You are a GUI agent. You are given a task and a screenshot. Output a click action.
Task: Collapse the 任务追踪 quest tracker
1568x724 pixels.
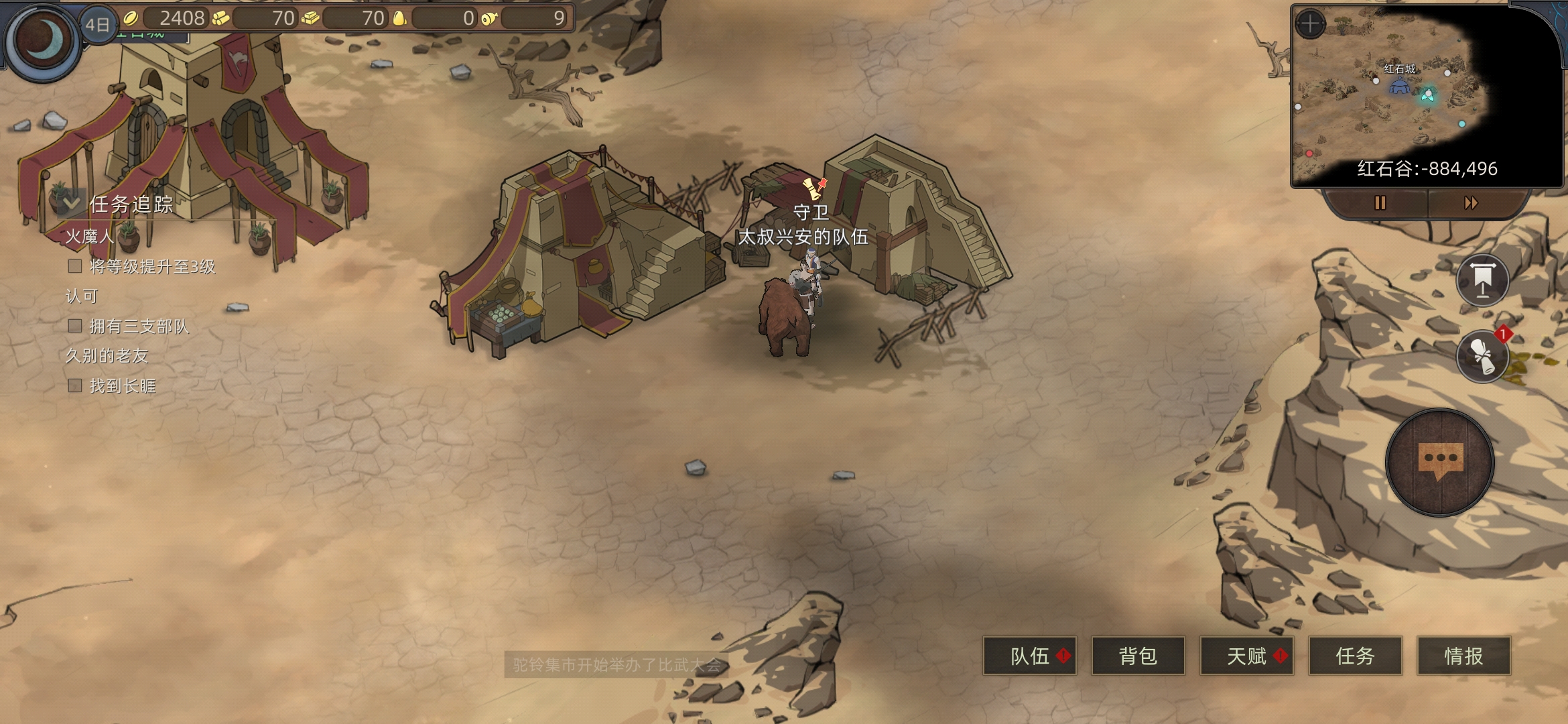coord(71,202)
